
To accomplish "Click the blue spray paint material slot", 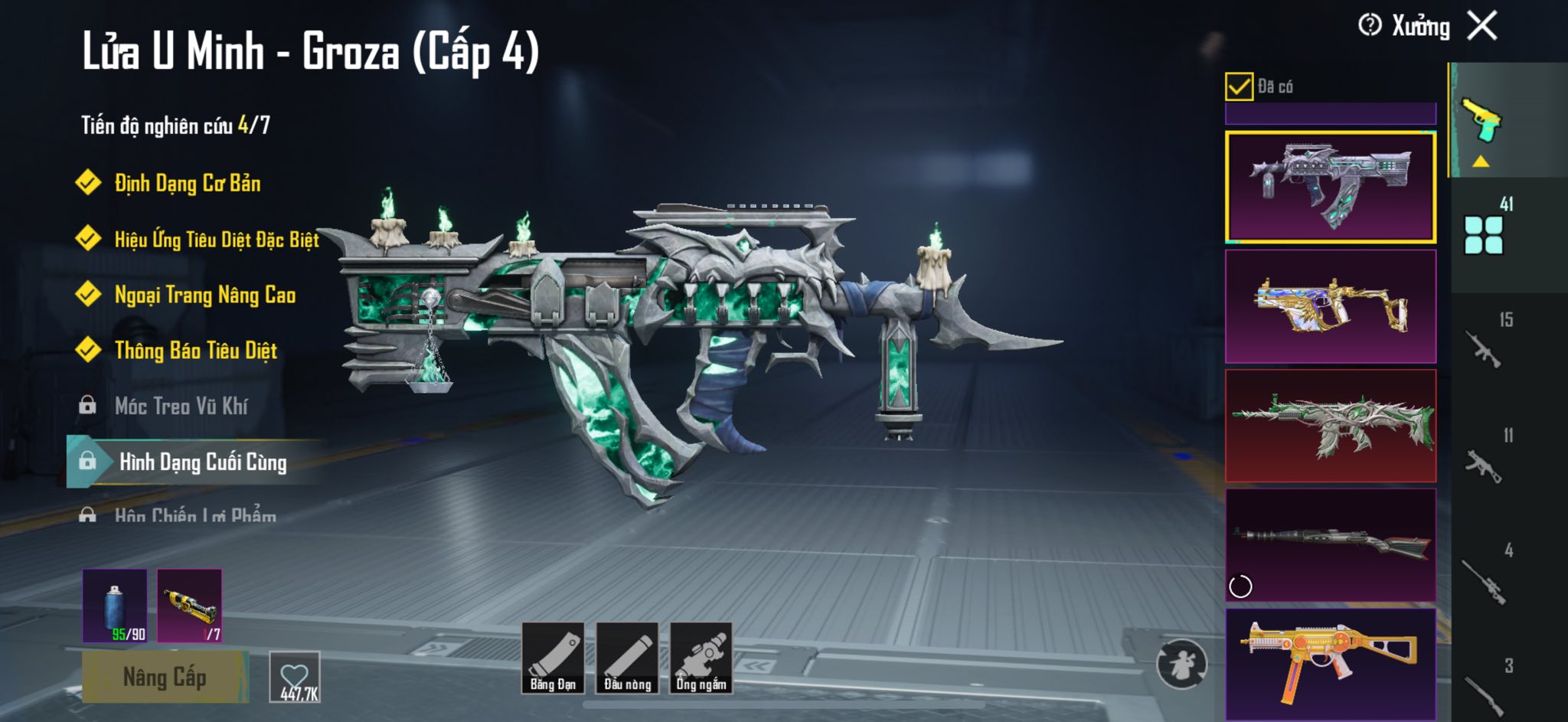I will tap(115, 606).
